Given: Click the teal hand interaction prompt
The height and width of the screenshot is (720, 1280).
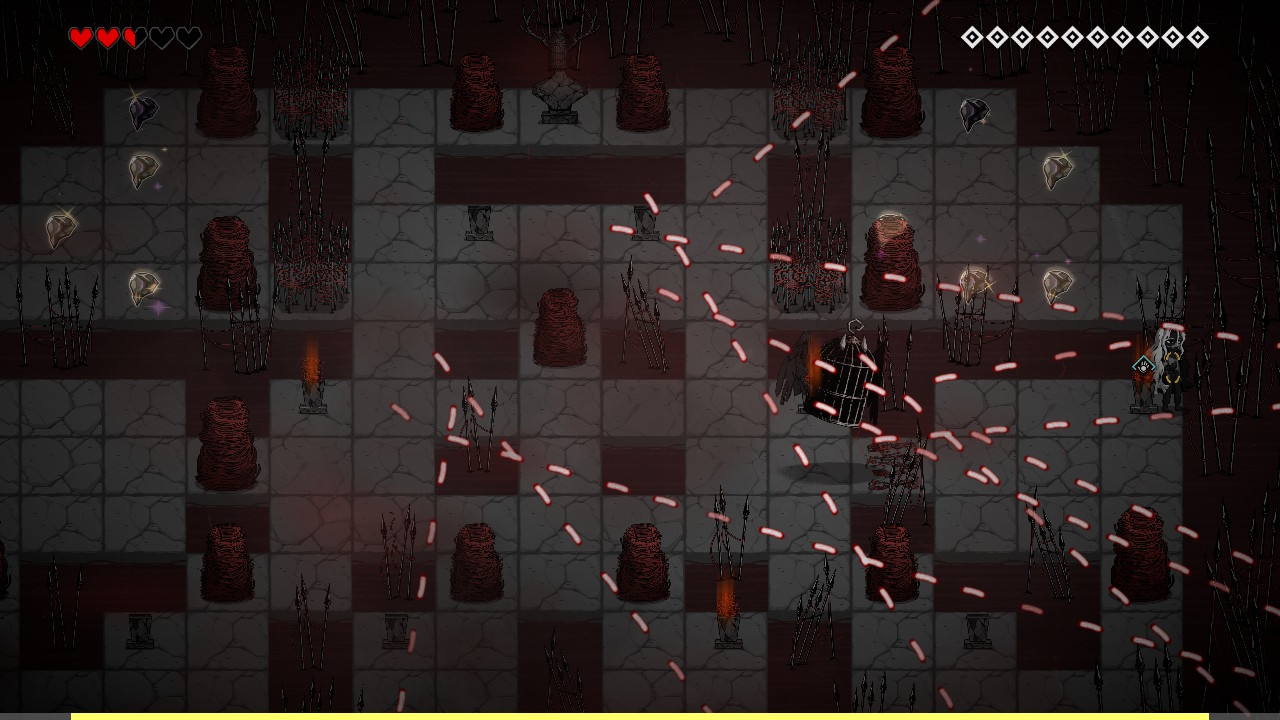Looking at the screenshot, I should click(x=1143, y=365).
